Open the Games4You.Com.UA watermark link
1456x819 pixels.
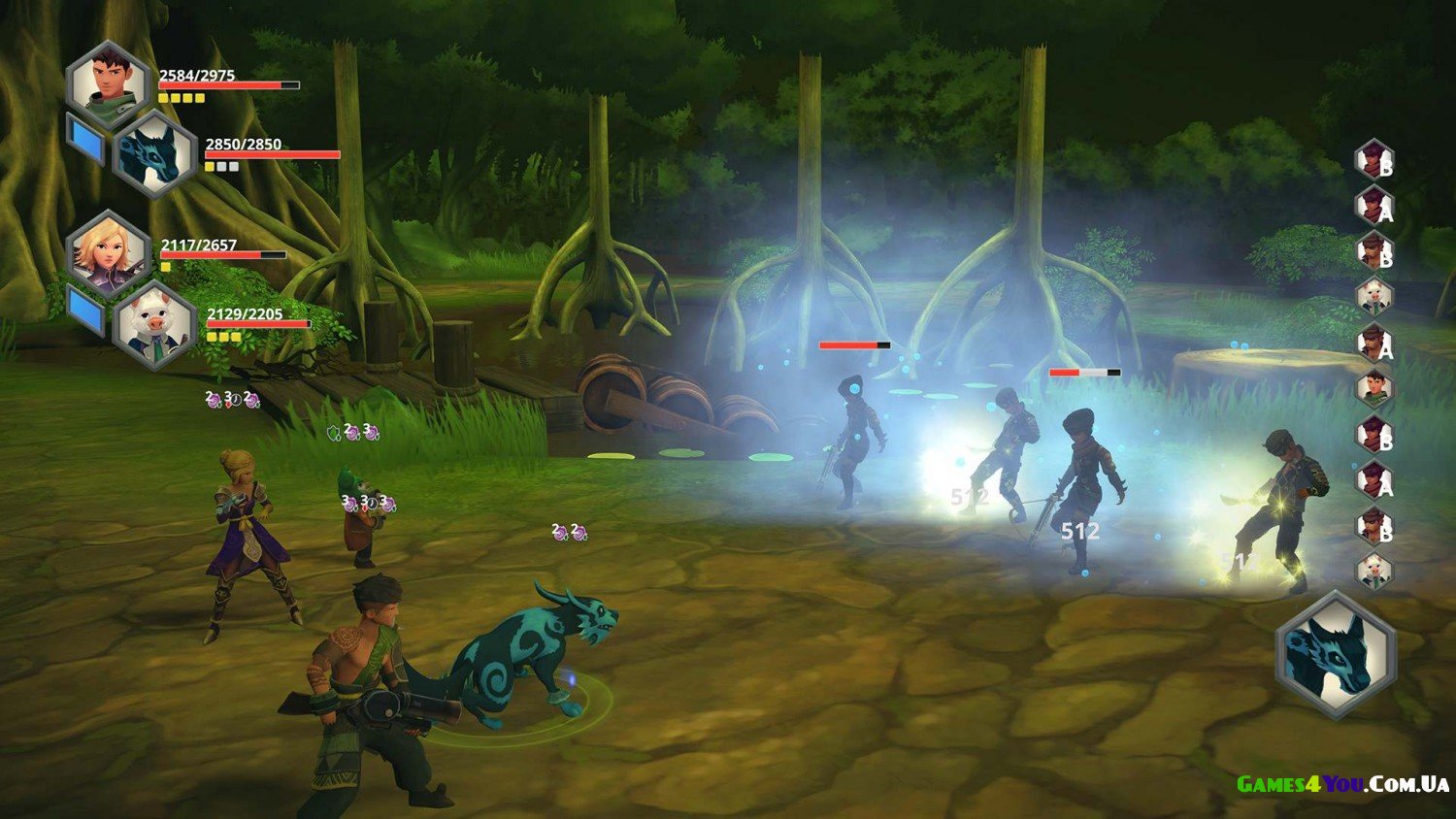click(1343, 784)
